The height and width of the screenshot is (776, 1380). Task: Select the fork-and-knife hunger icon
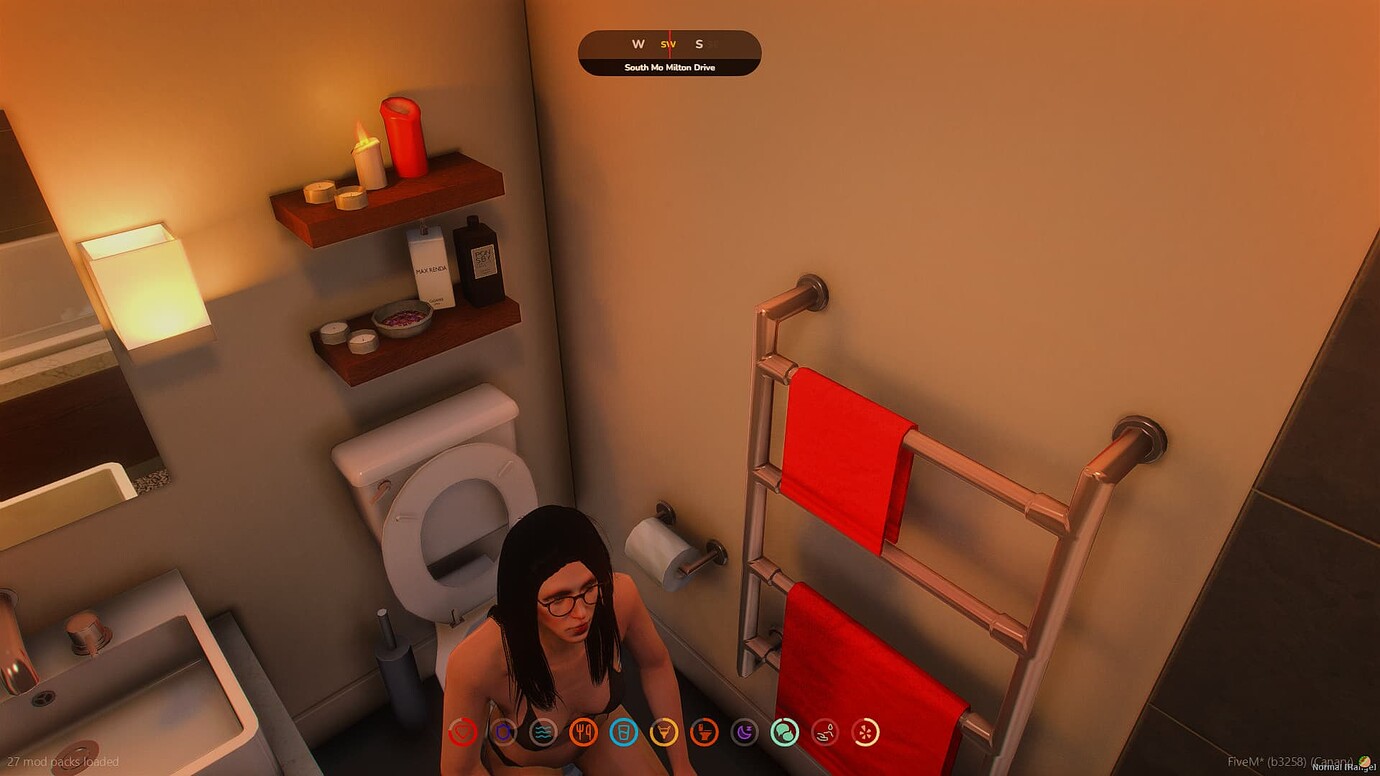click(585, 732)
